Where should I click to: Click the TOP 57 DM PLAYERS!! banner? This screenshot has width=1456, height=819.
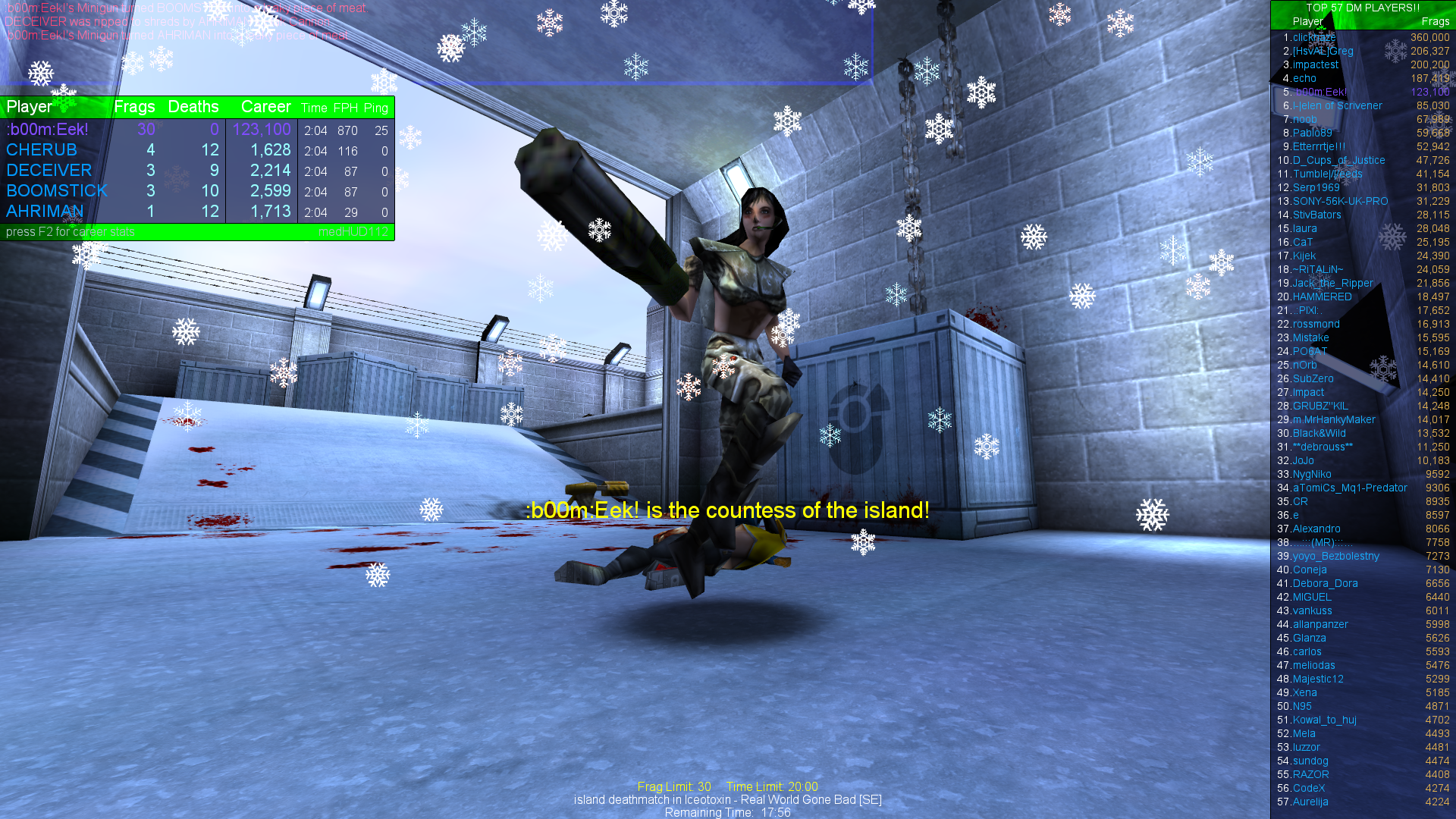(1361, 7)
